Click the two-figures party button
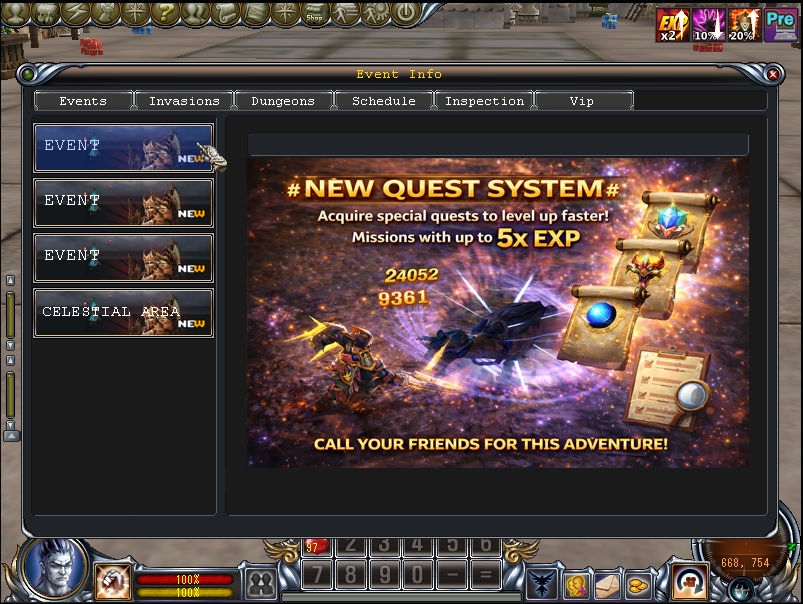Viewport: 803px width, 604px height. click(x=261, y=583)
